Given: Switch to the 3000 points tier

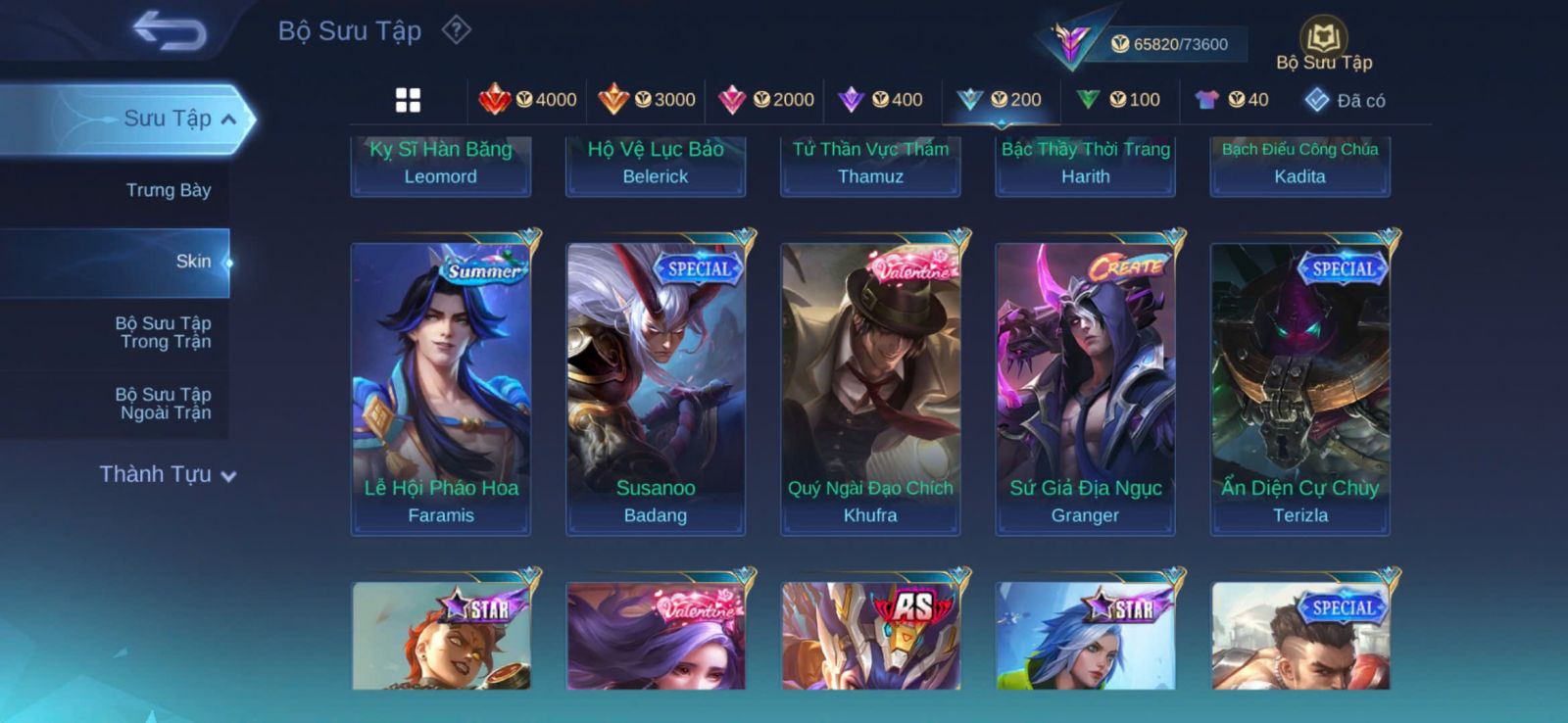Looking at the screenshot, I should 647,100.
